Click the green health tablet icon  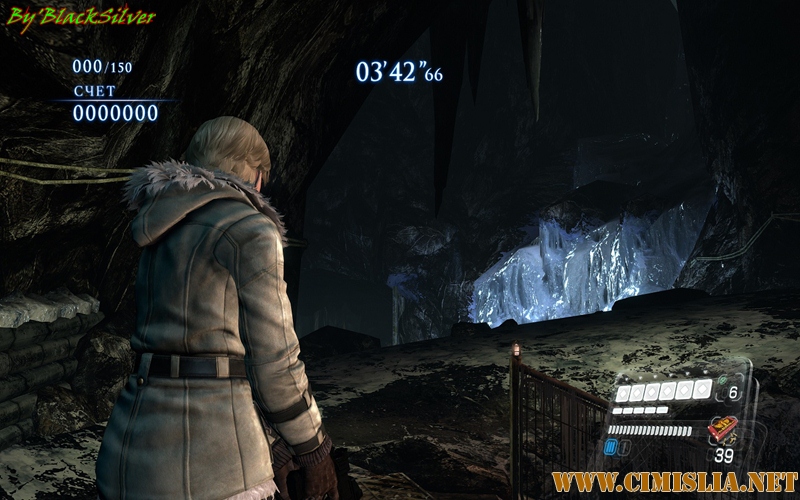click(723, 381)
